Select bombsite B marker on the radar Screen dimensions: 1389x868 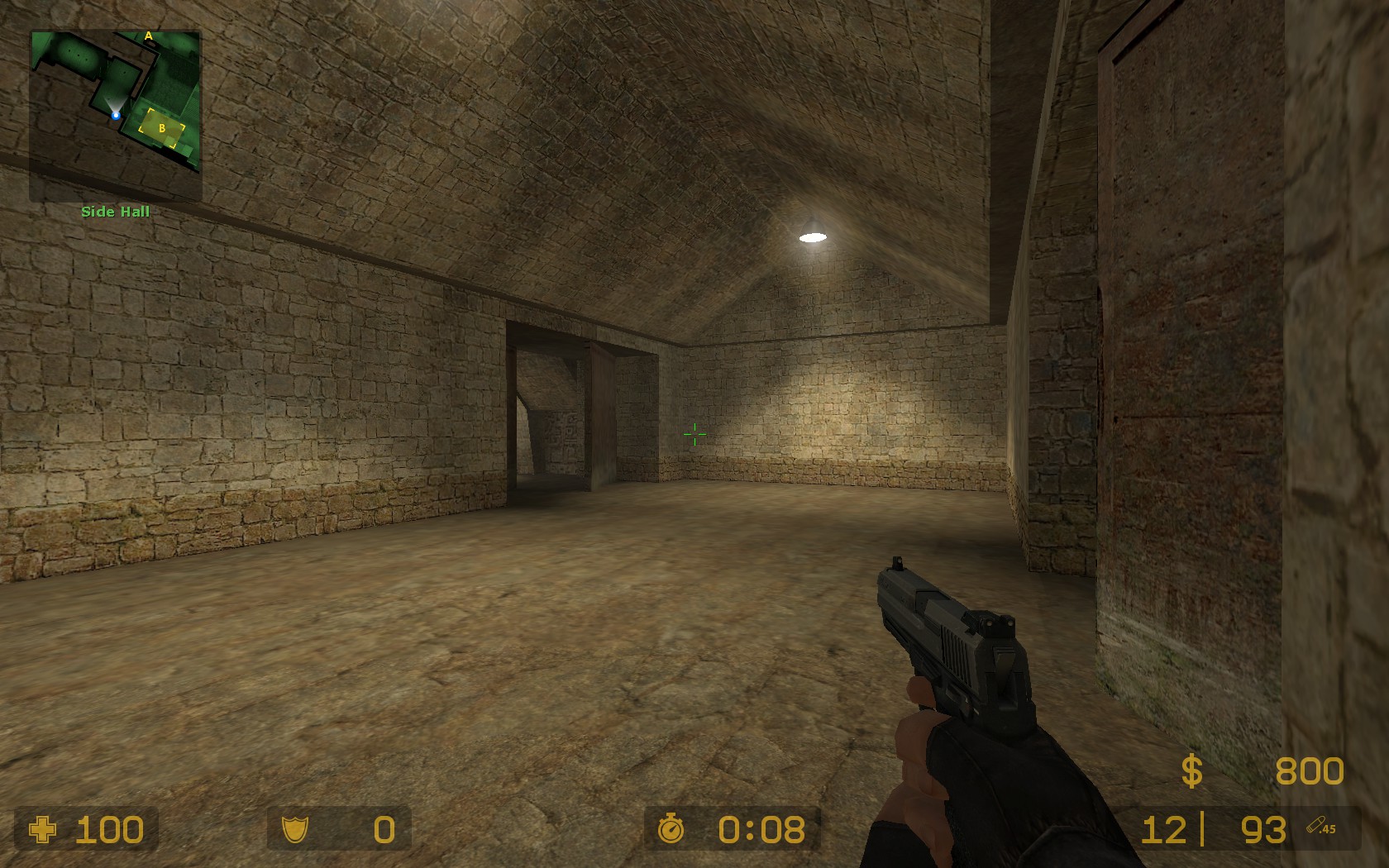[x=162, y=128]
